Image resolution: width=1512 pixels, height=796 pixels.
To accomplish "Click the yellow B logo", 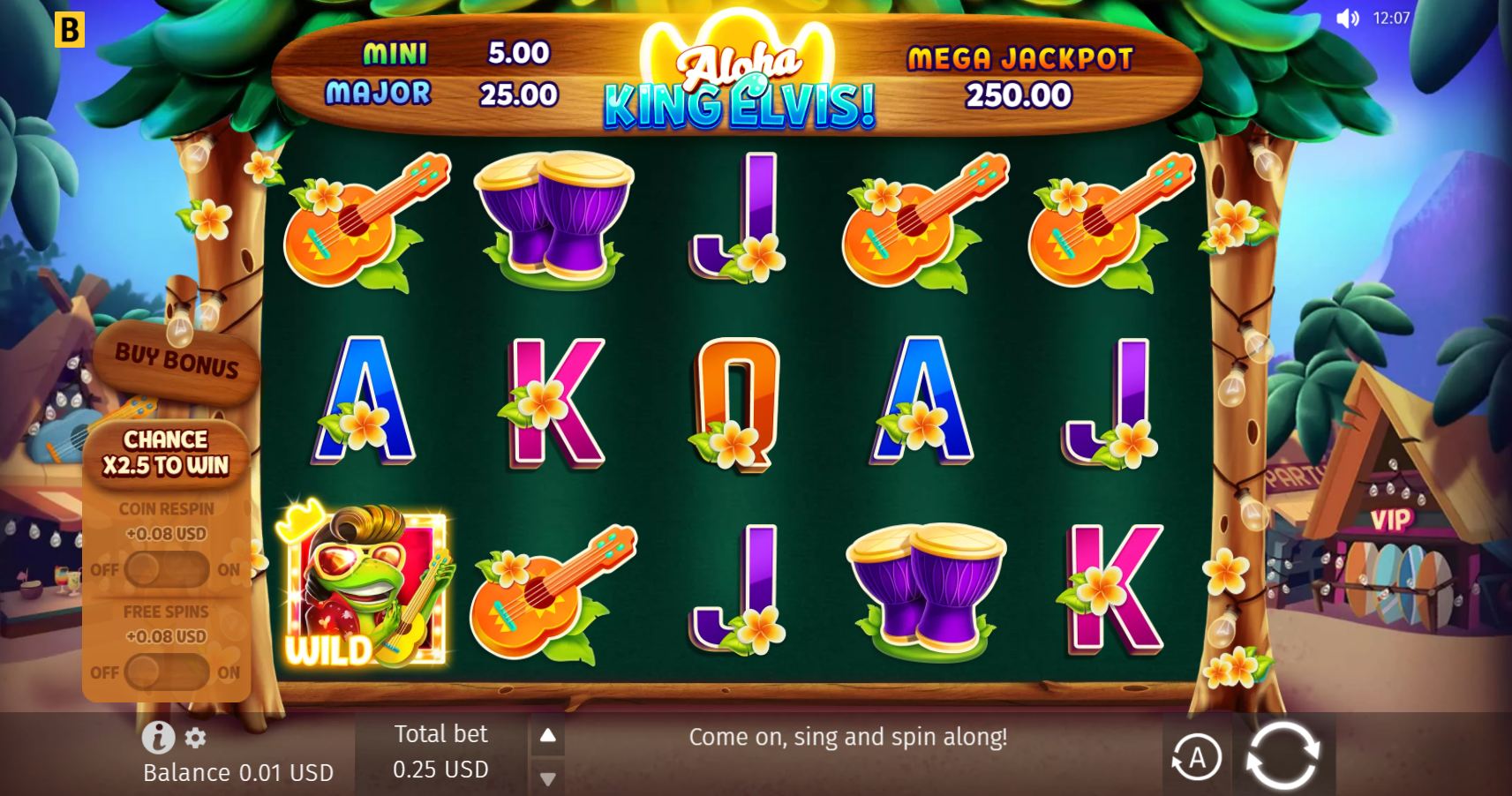I will [x=69, y=29].
